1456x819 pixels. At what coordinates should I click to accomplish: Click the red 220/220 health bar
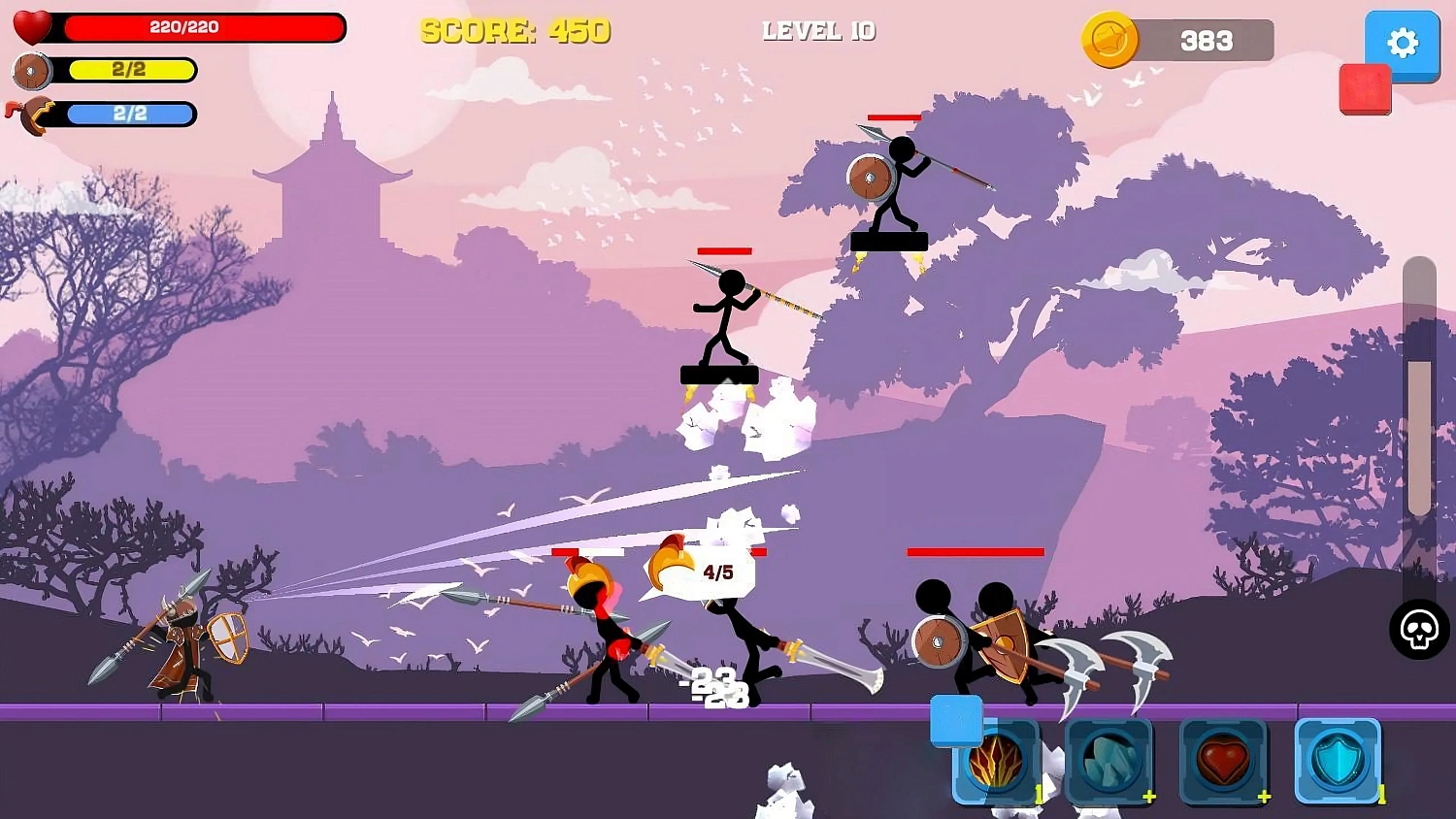coord(204,29)
